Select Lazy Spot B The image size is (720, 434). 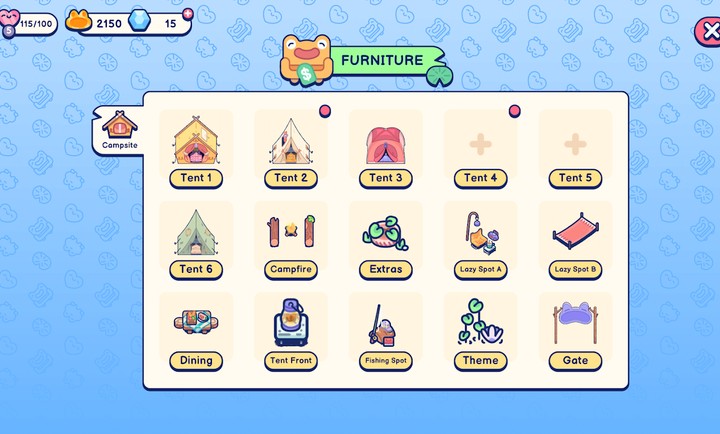click(575, 240)
